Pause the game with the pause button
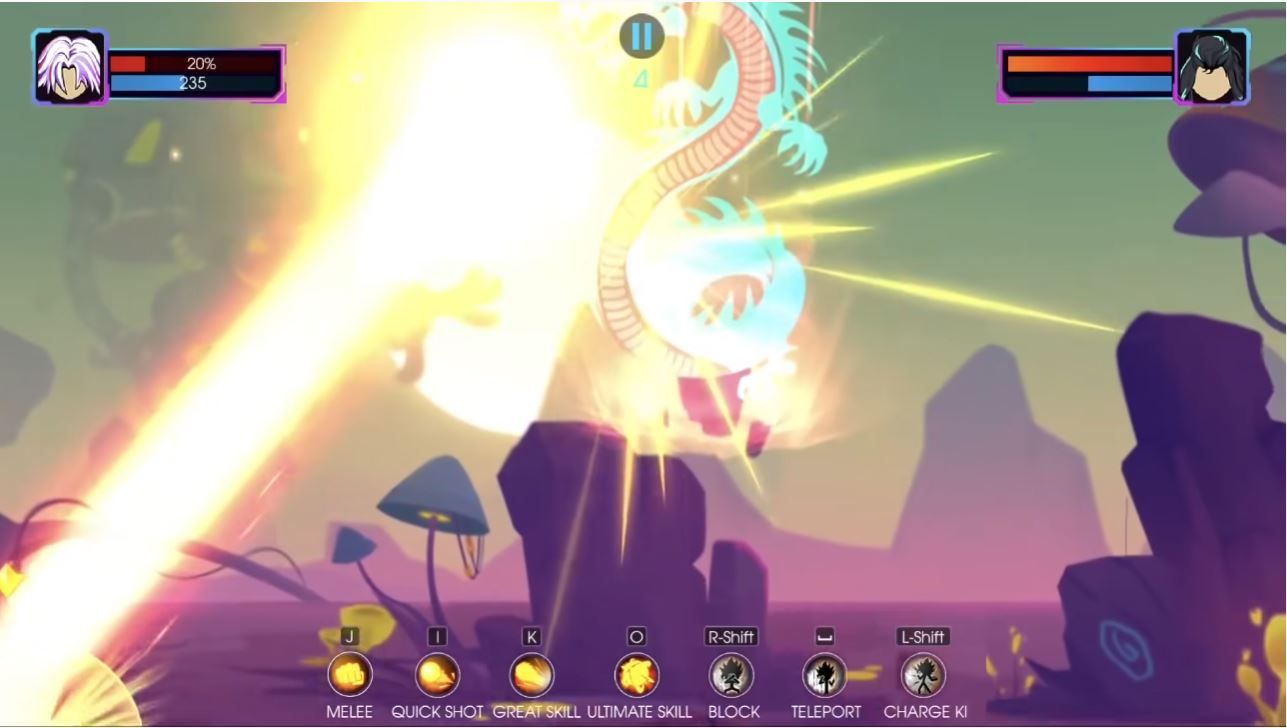Screen dimensions: 1287x728 click(641, 37)
